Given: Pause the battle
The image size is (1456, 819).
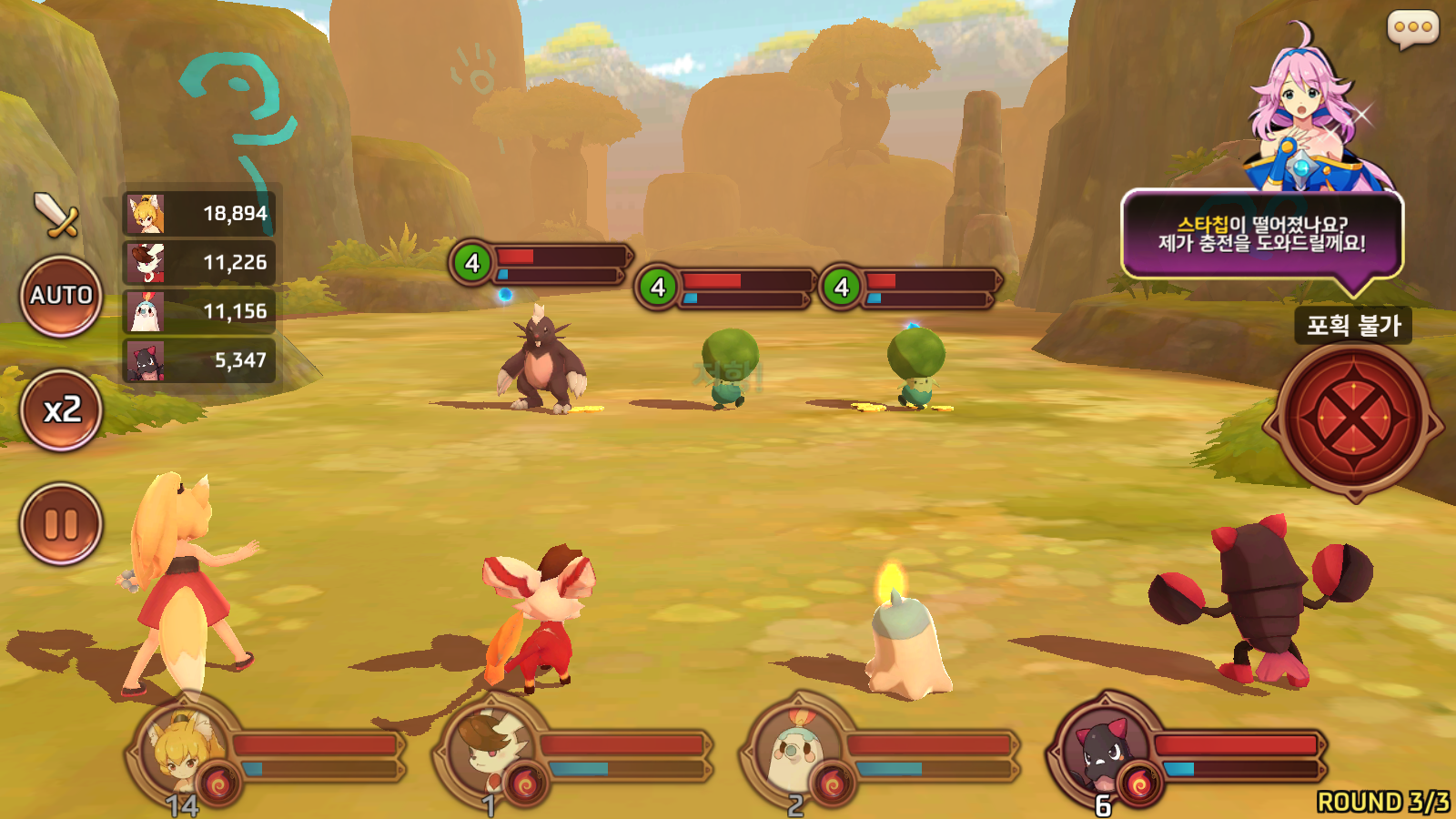Looking at the screenshot, I should 61,524.
